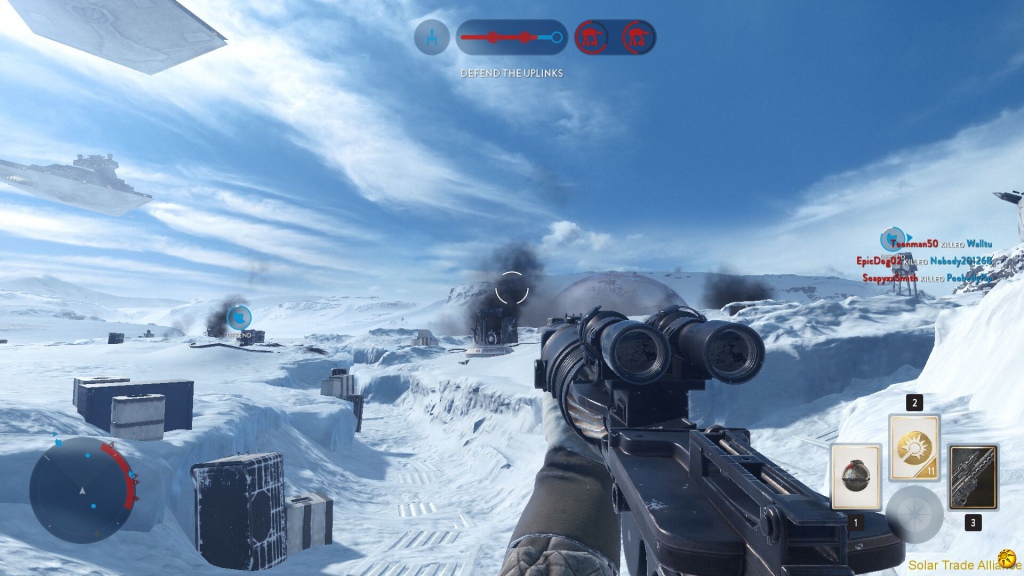Viewport: 1024px width, 576px height.
Task: Select the blue uplink objective marker
Action: (238, 318)
